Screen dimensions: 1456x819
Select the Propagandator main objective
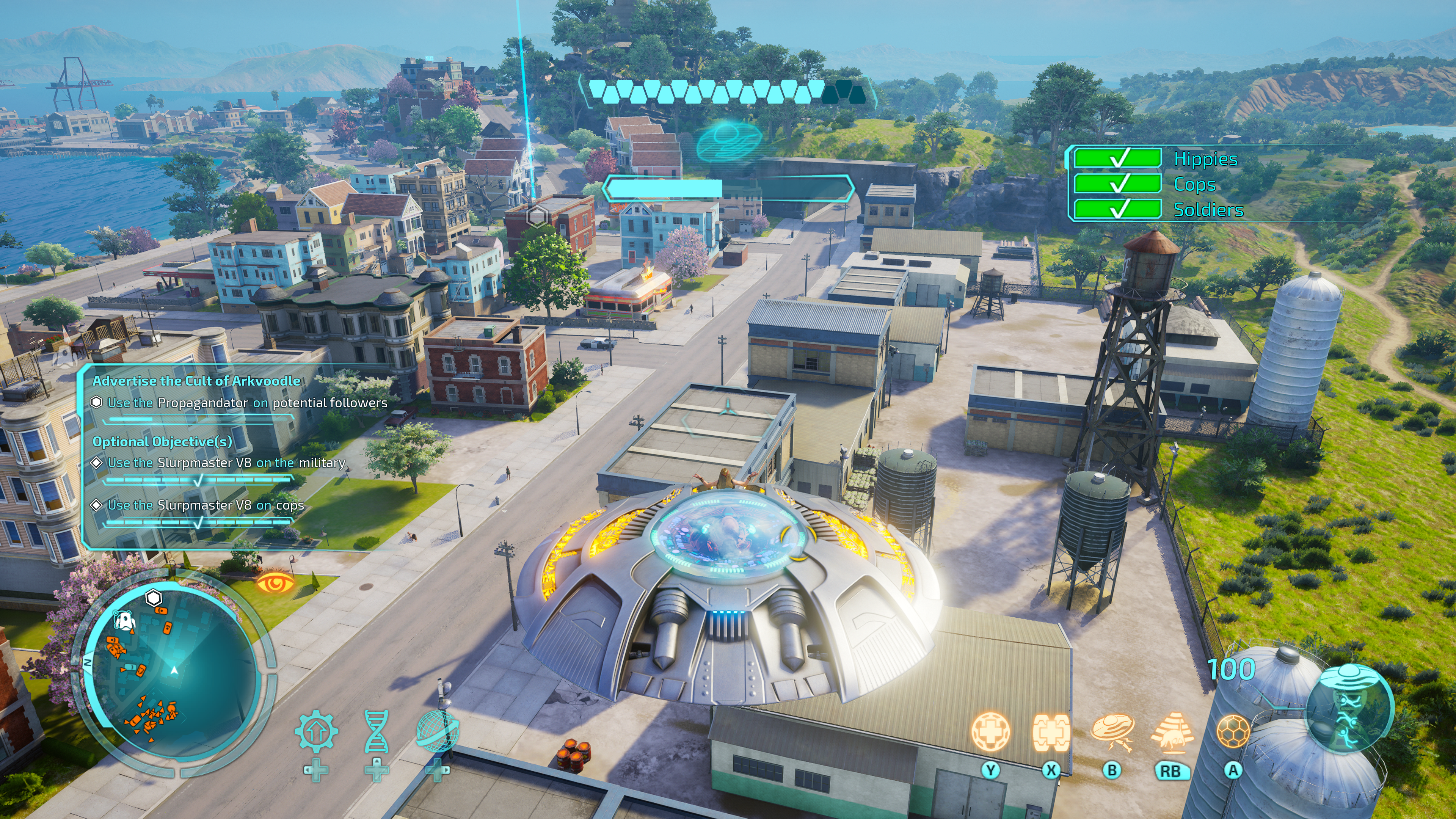point(247,403)
